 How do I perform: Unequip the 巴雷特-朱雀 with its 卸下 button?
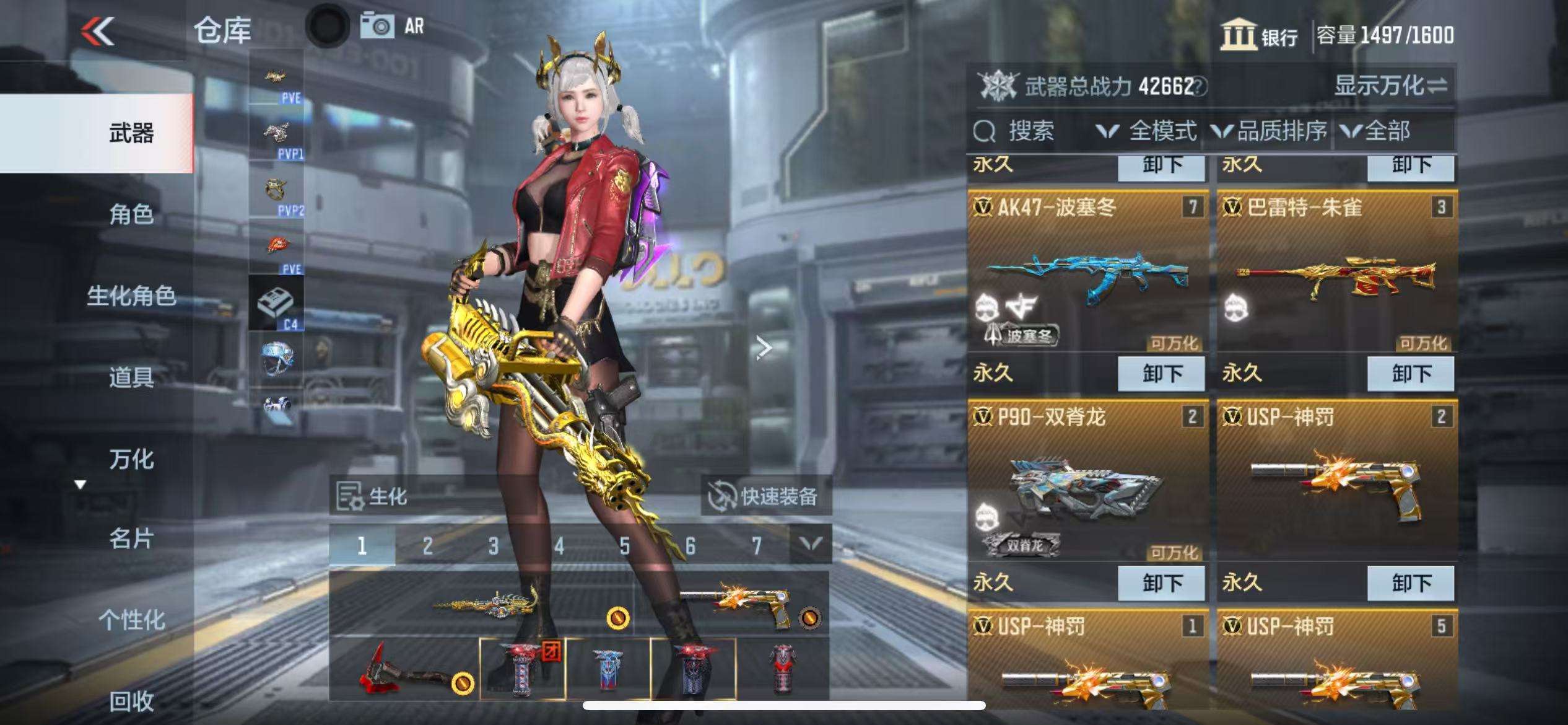point(1411,374)
